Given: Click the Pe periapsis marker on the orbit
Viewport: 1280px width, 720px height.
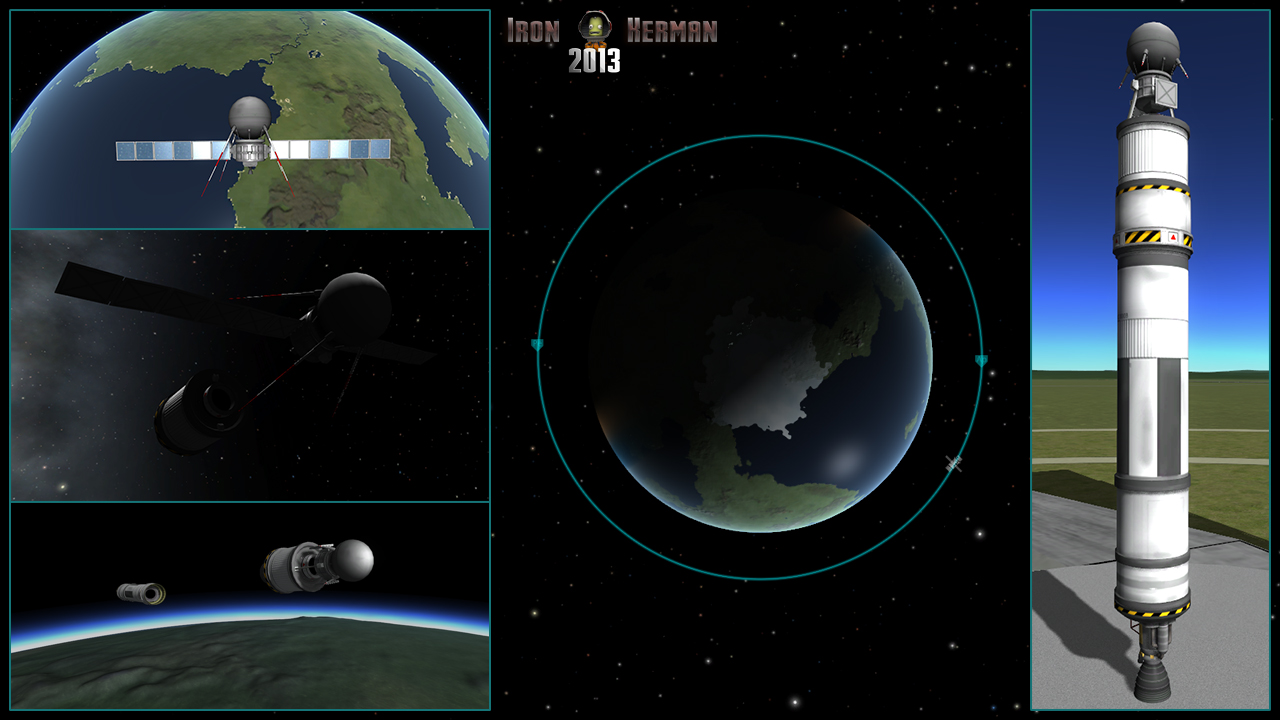Looking at the screenshot, I should tap(537, 345).
